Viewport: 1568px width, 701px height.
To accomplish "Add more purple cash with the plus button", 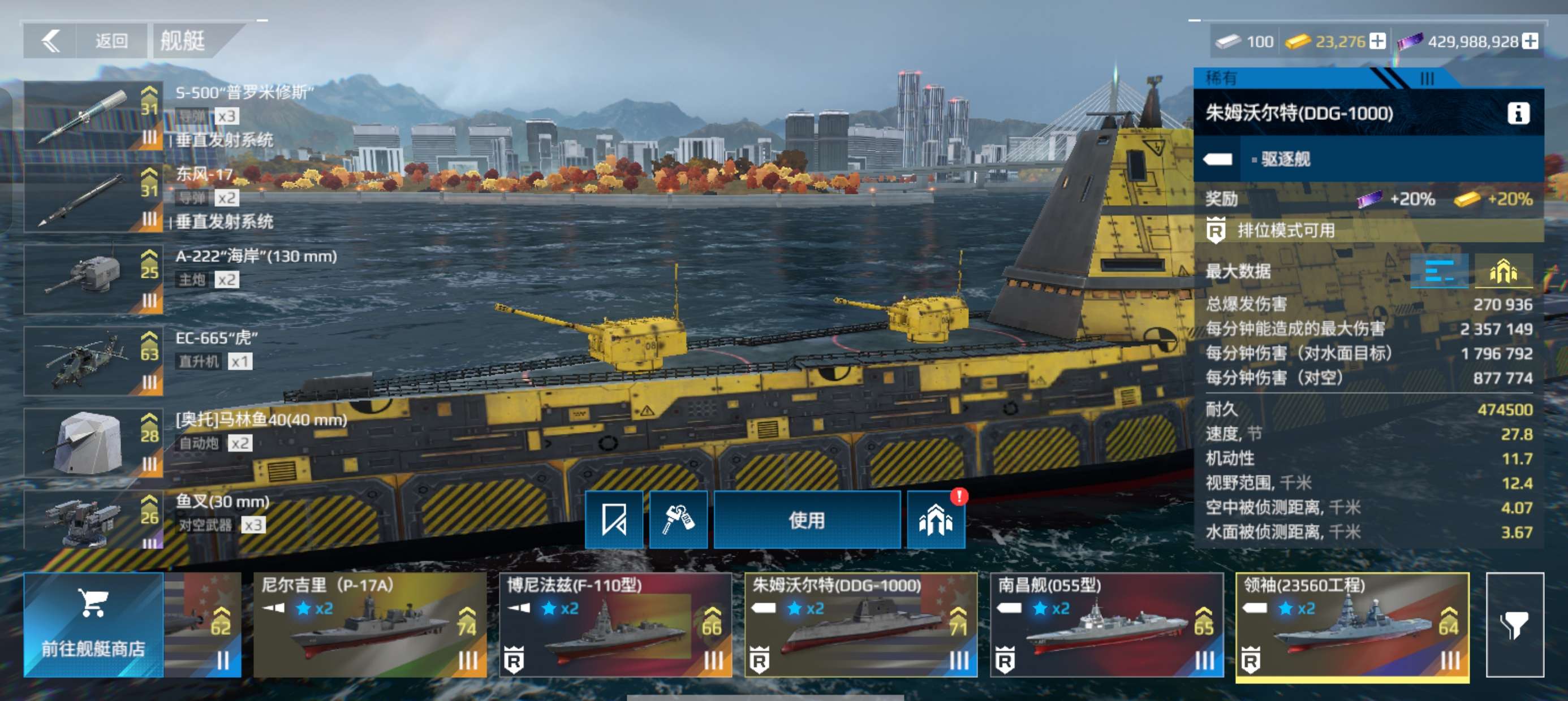I will pyautogui.click(x=1530, y=41).
